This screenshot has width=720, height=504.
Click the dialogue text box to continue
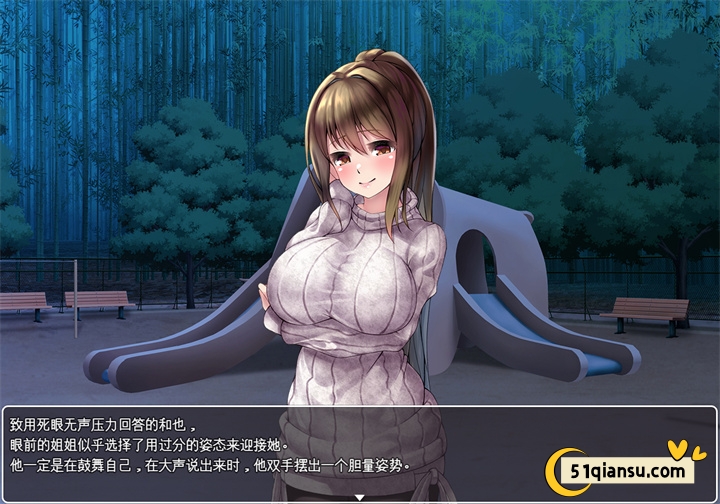[x=270, y=448]
